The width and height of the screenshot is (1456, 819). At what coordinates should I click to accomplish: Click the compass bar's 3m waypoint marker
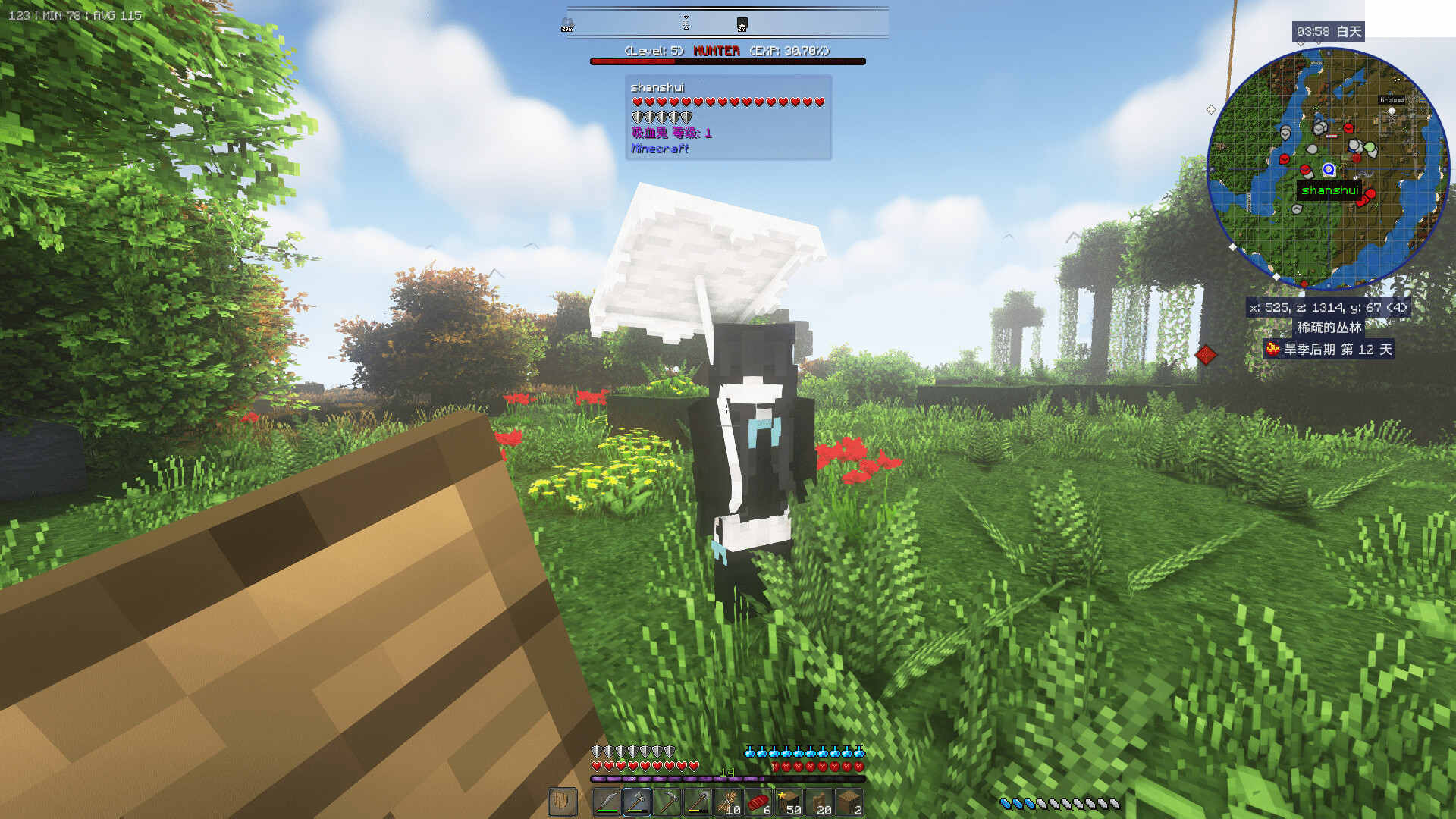click(x=742, y=25)
